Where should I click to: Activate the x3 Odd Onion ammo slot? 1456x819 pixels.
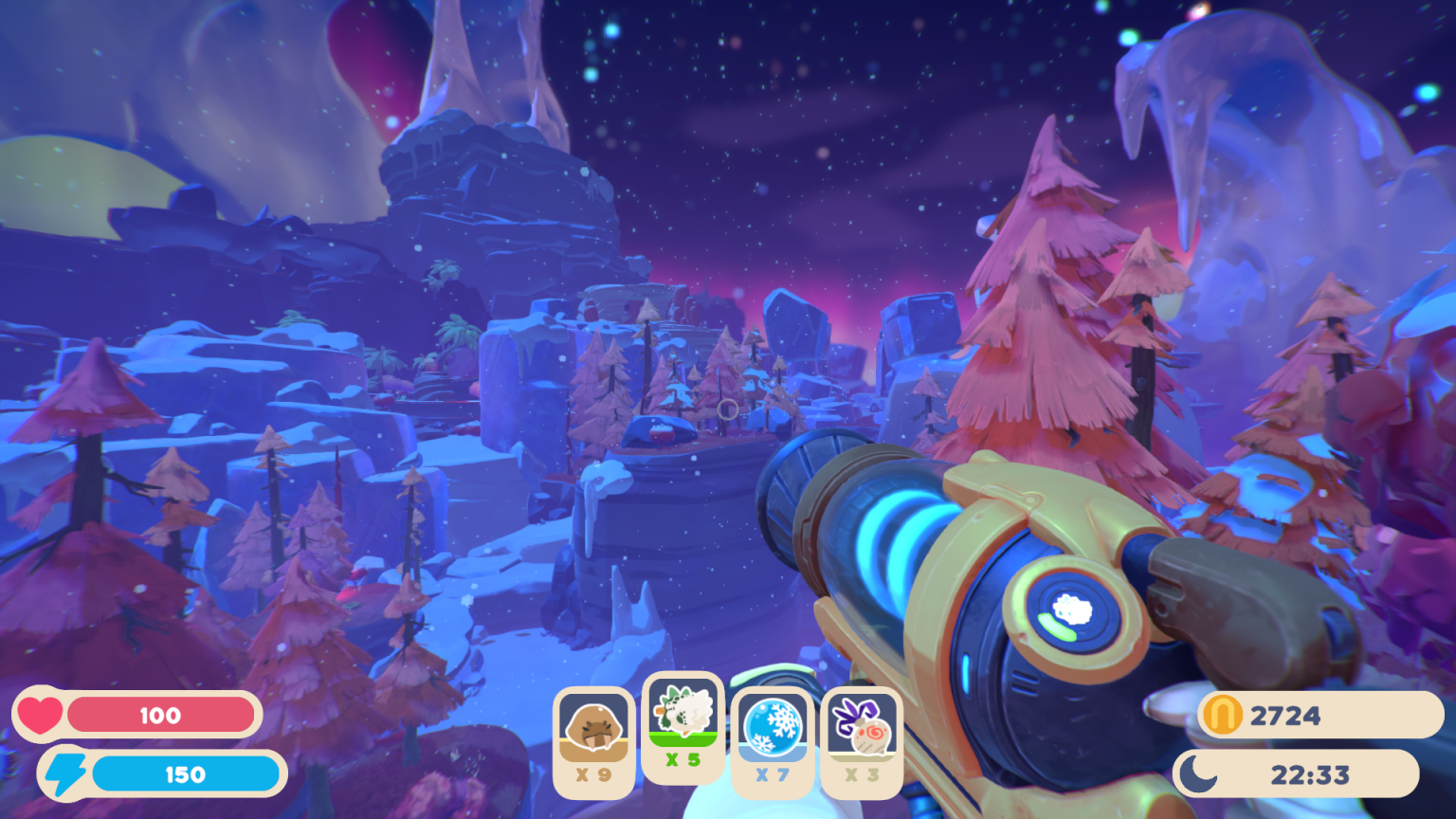click(x=861, y=739)
